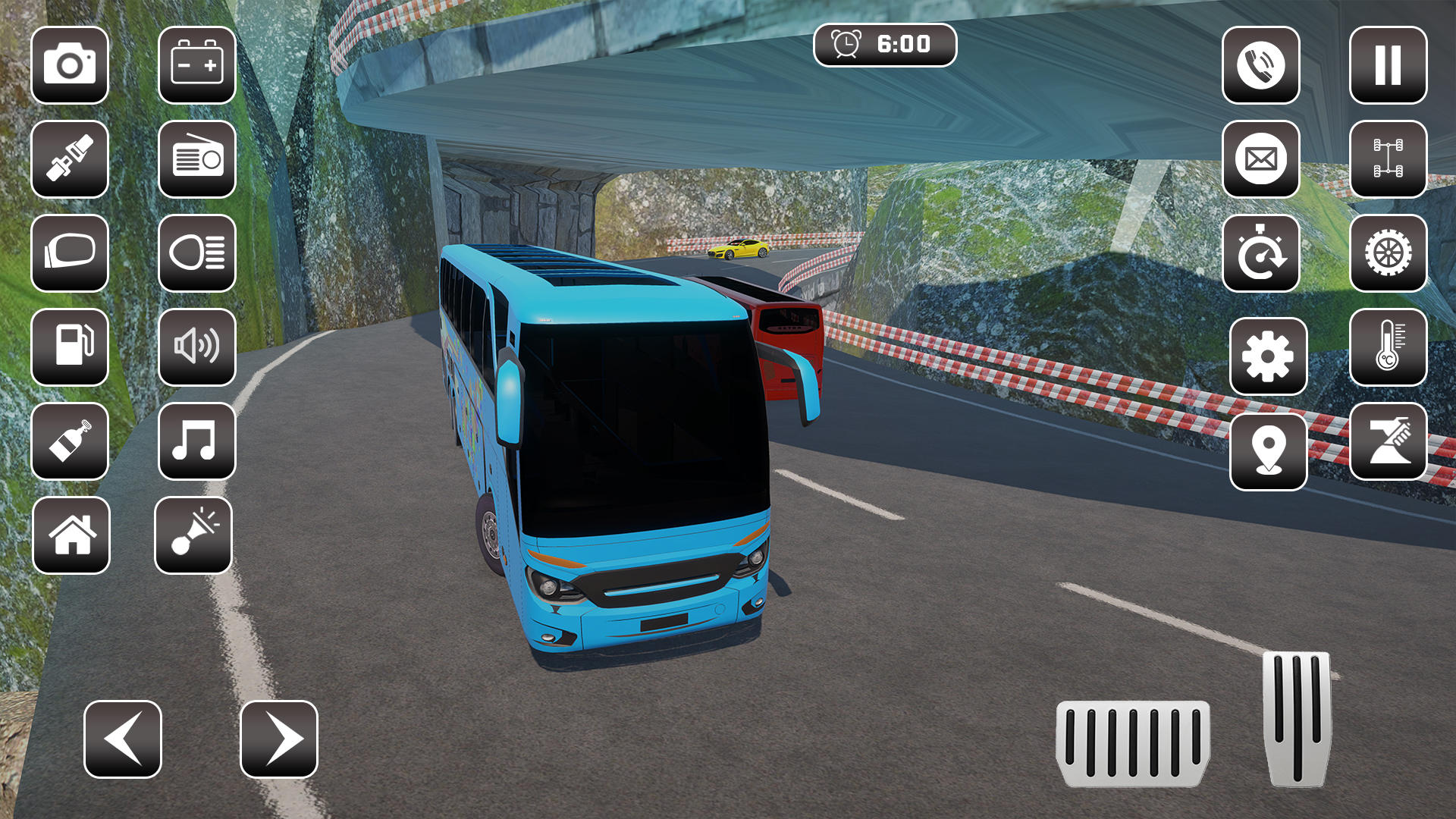Image resolution: width=1456 pixels, height=819 pixels.
Task: Steer left with the arrow button
Action: click(x=124, y=738)
